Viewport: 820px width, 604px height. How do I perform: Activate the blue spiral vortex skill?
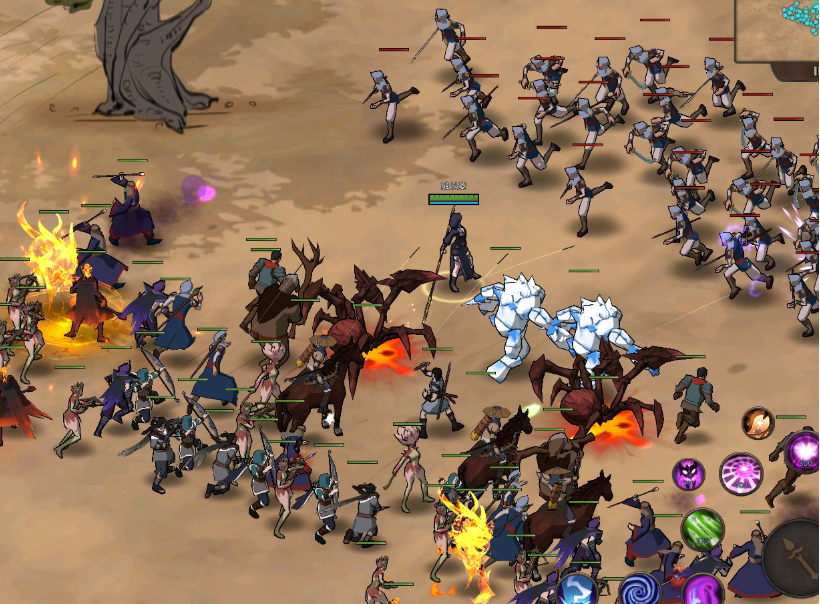click(x=640, y=589)
